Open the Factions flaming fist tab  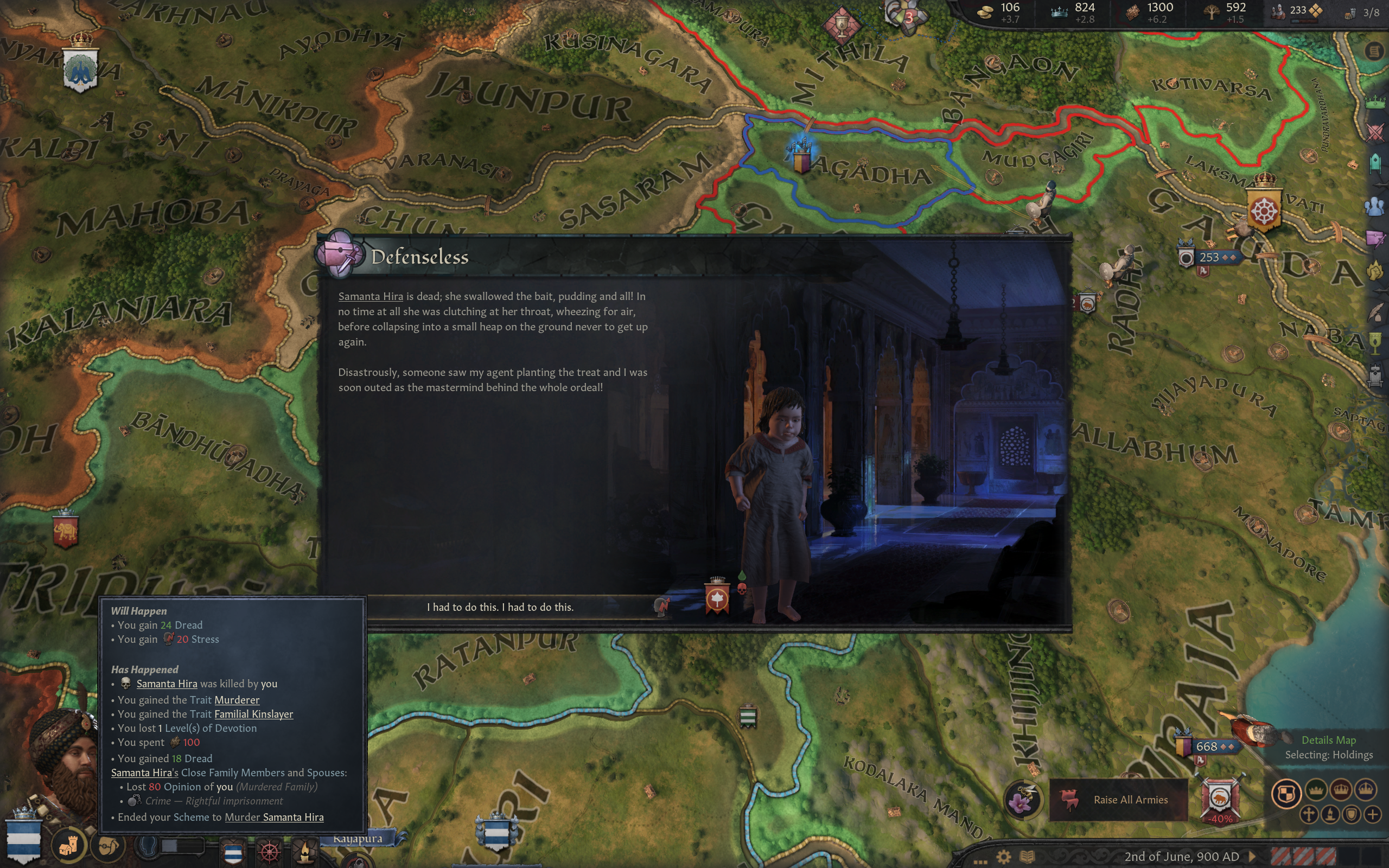[x=1375, y=270]
